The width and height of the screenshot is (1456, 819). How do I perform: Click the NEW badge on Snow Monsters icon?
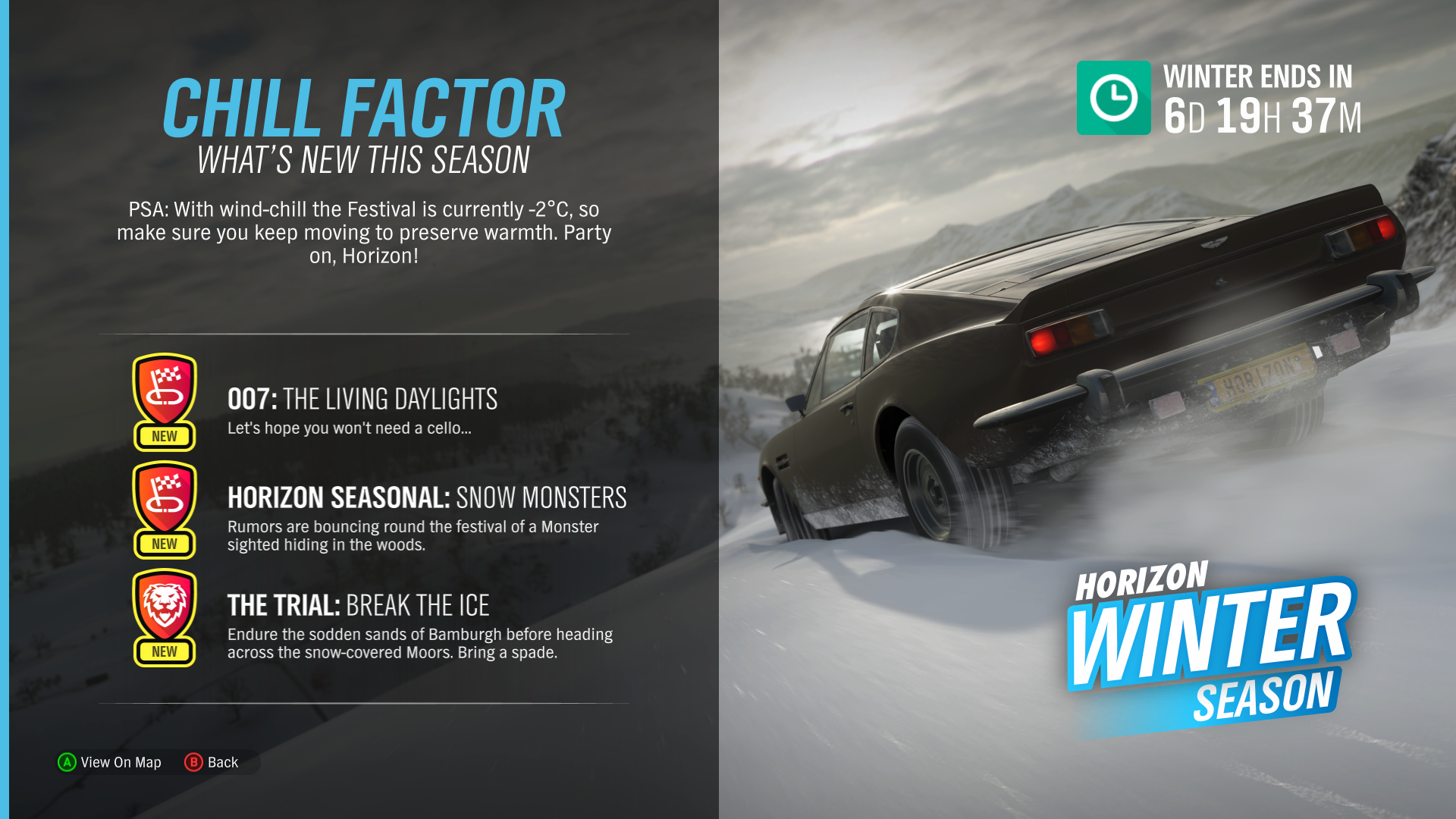click(164, 544)
